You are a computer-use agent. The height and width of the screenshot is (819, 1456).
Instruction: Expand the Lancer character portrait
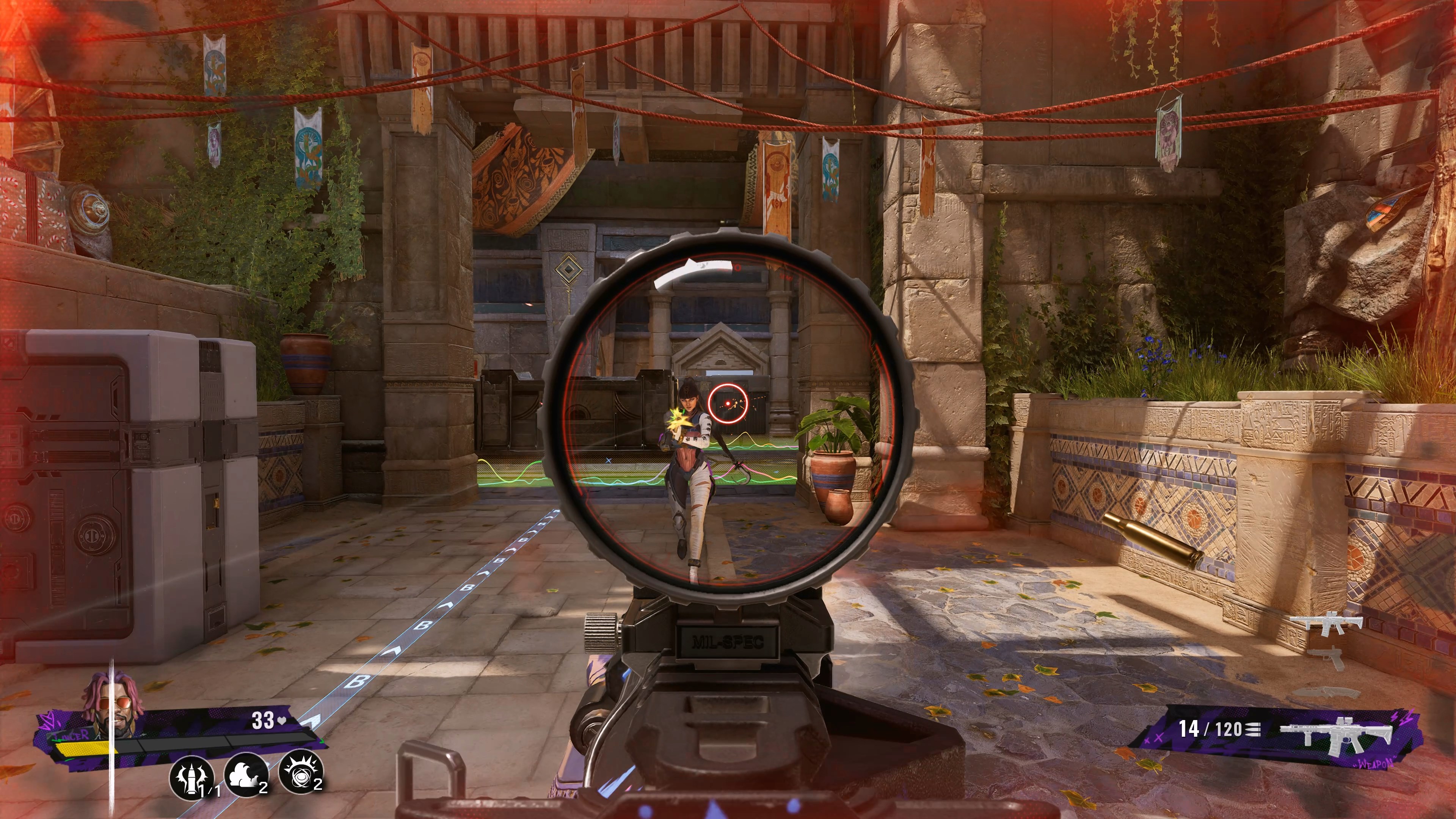[x=113, y=704]
